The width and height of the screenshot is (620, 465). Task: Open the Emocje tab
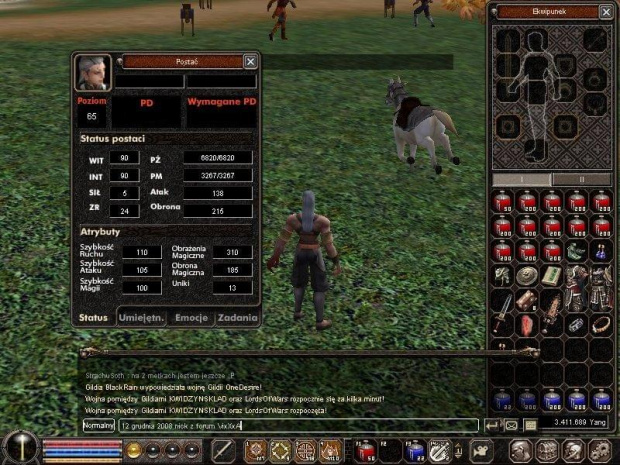(190, 318)
